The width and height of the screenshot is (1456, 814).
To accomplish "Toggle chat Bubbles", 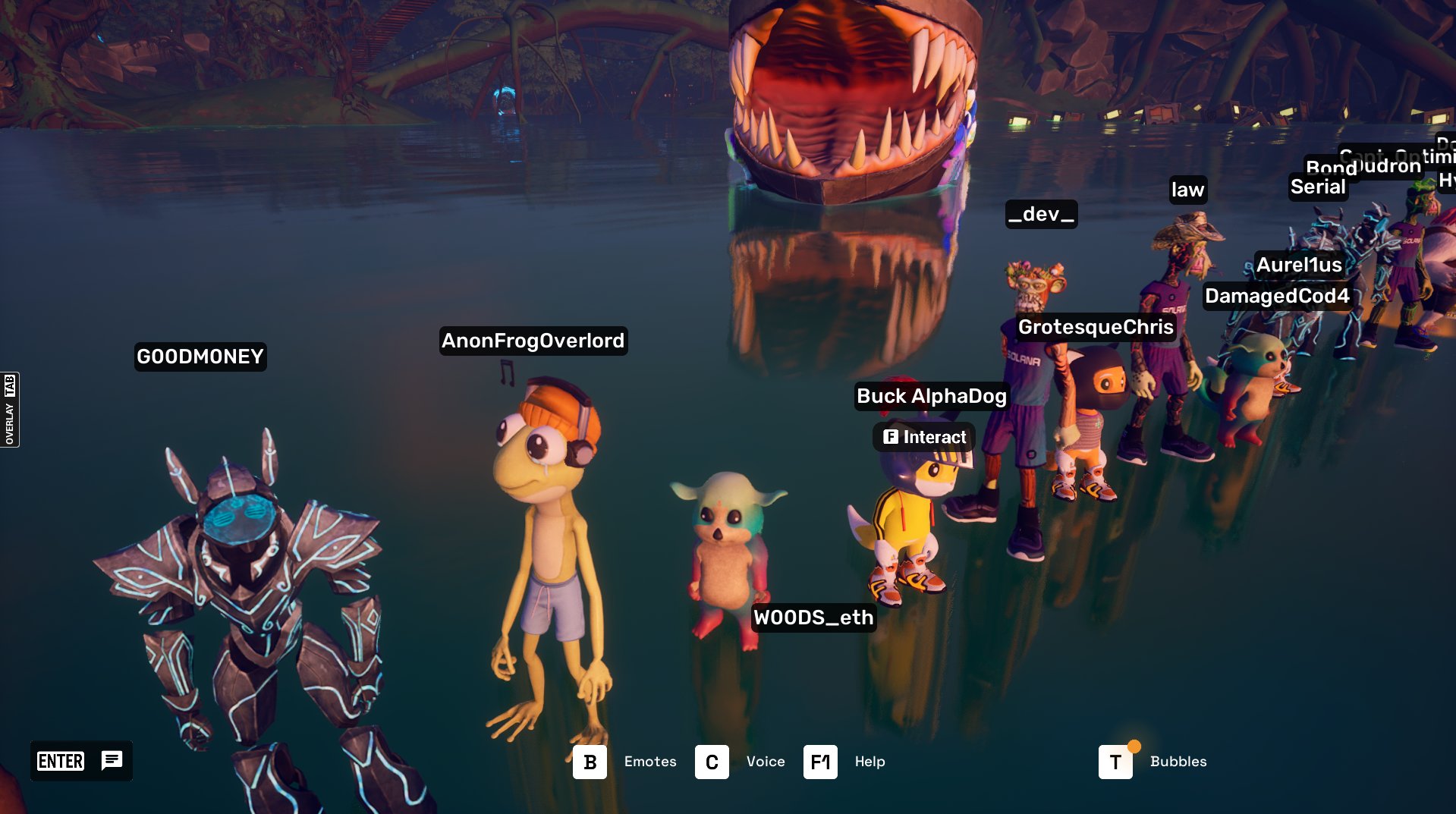I will click(1115, 762).
